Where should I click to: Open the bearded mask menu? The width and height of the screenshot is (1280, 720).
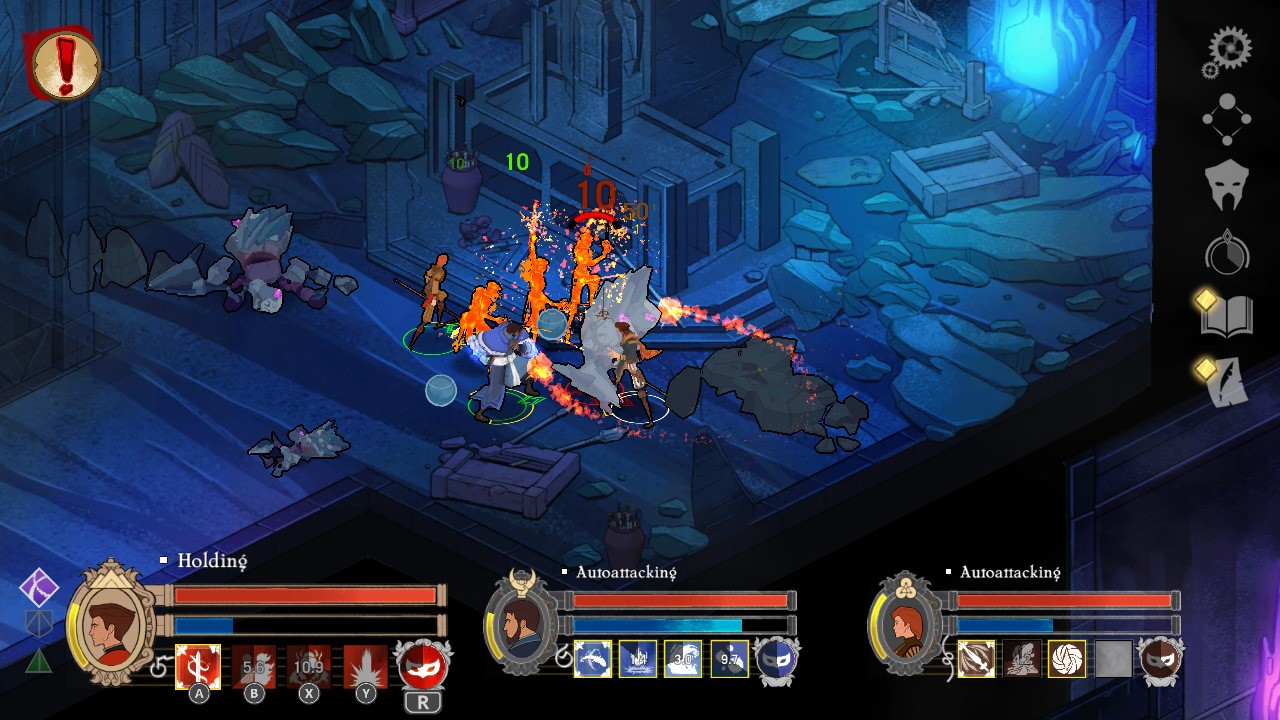point(1227,185)
